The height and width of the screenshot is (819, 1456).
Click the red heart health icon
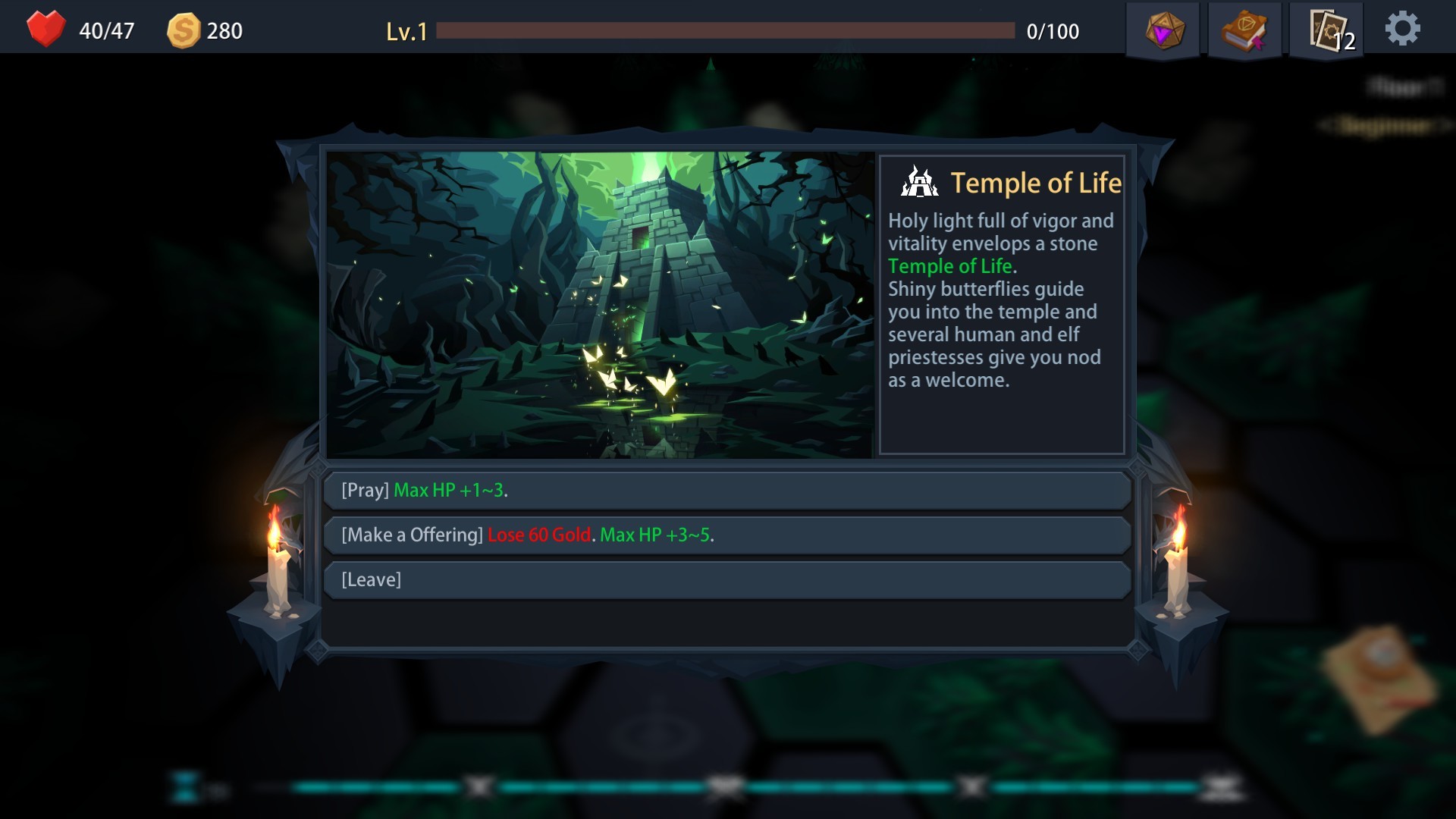[x=45, y=29]
